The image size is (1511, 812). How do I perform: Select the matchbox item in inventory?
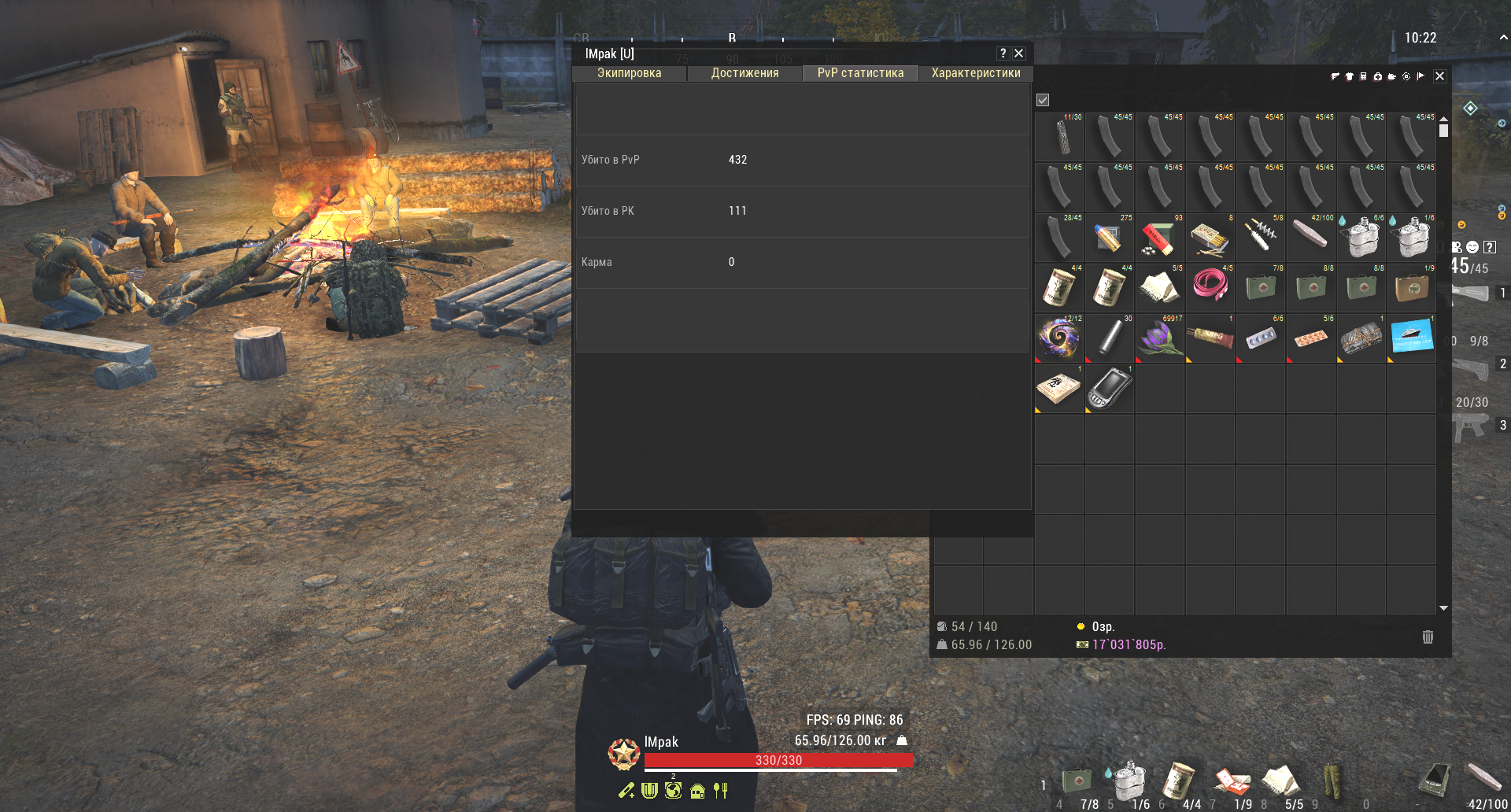click(x=1210, y=238)
